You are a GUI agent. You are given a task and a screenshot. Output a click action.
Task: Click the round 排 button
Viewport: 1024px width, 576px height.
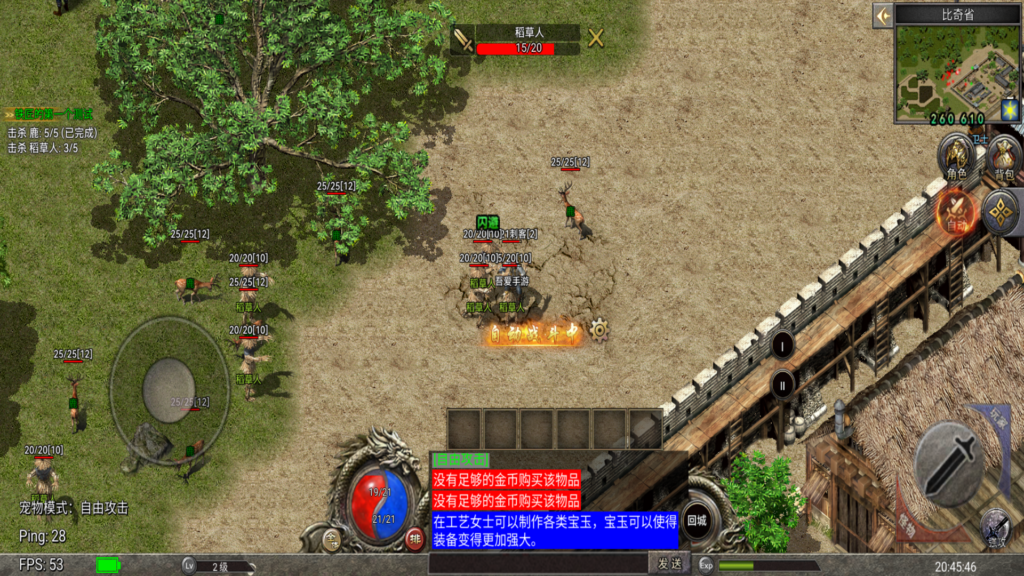tap(415, 540)
